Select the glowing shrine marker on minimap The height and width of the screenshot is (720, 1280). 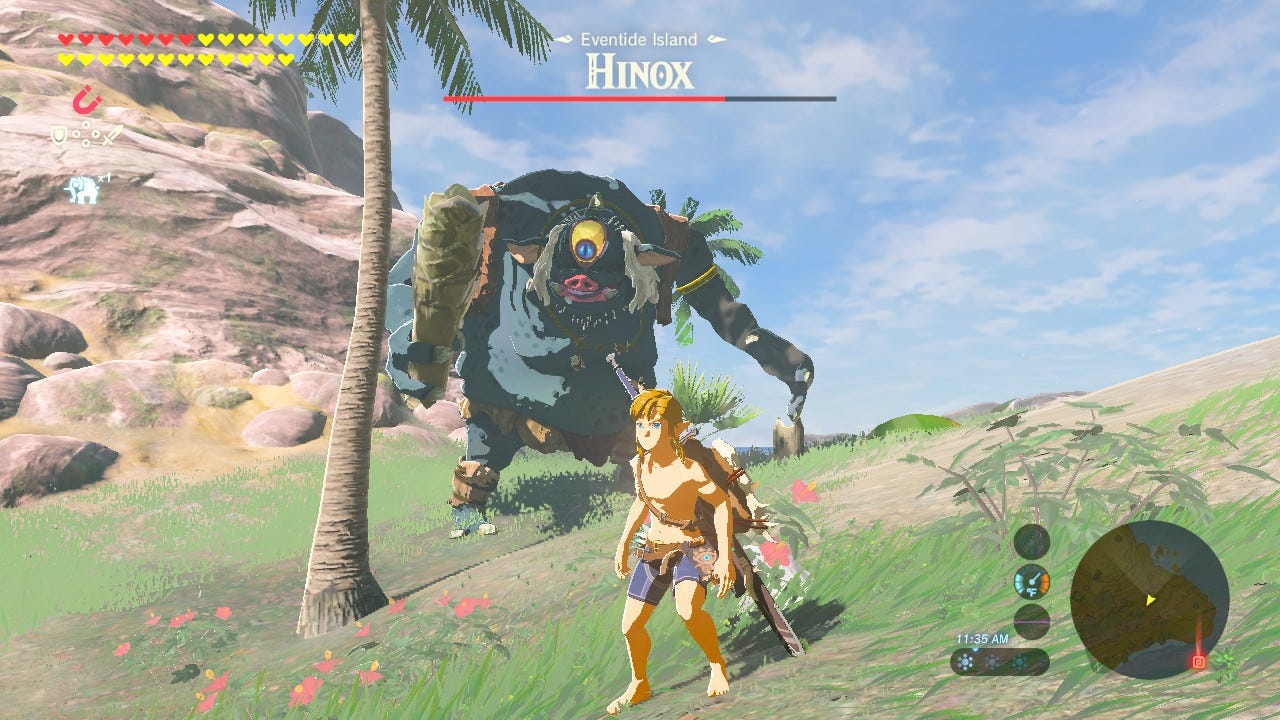[1198, 661]
